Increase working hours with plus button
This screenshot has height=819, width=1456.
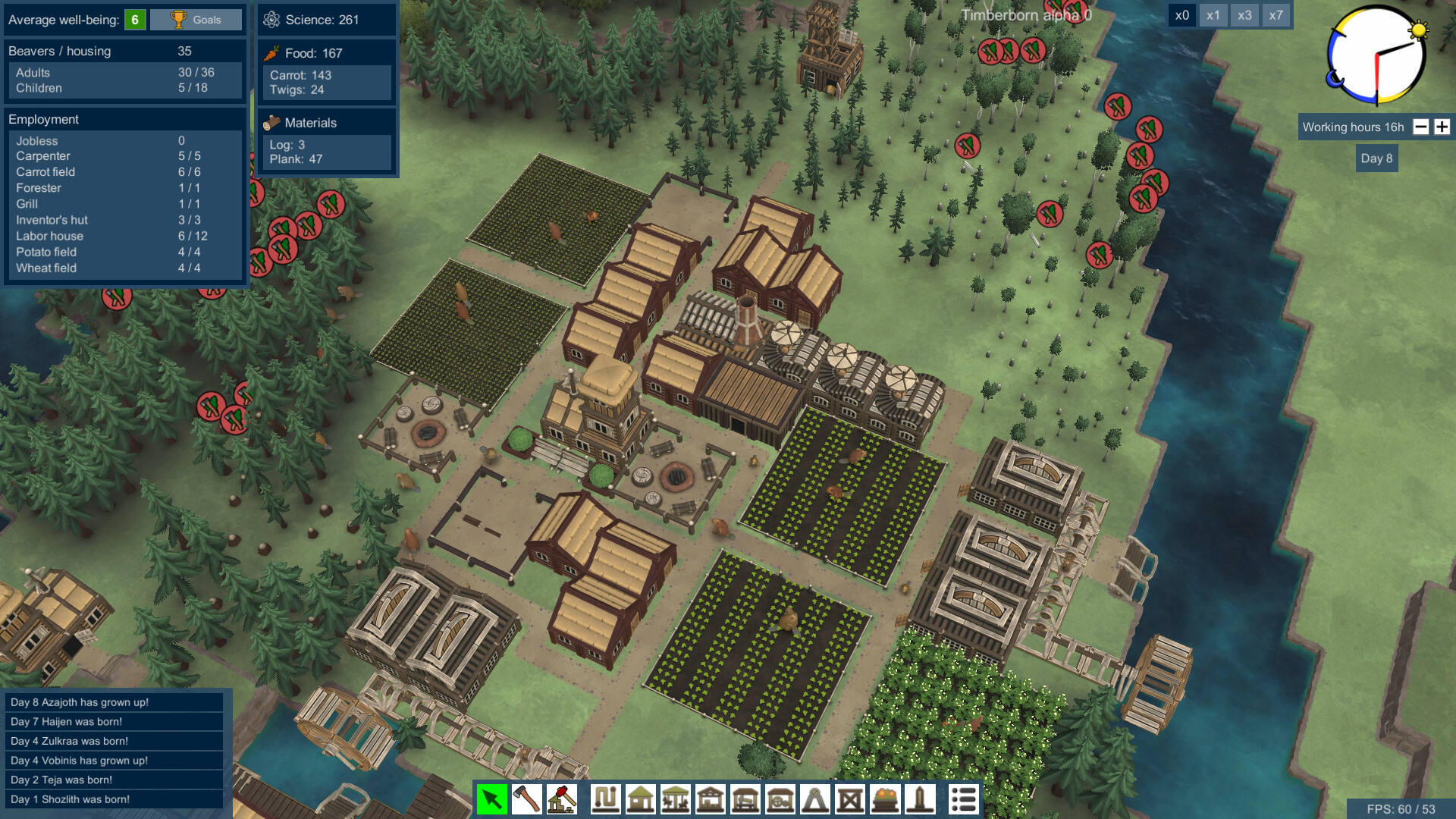[1442, 127]
